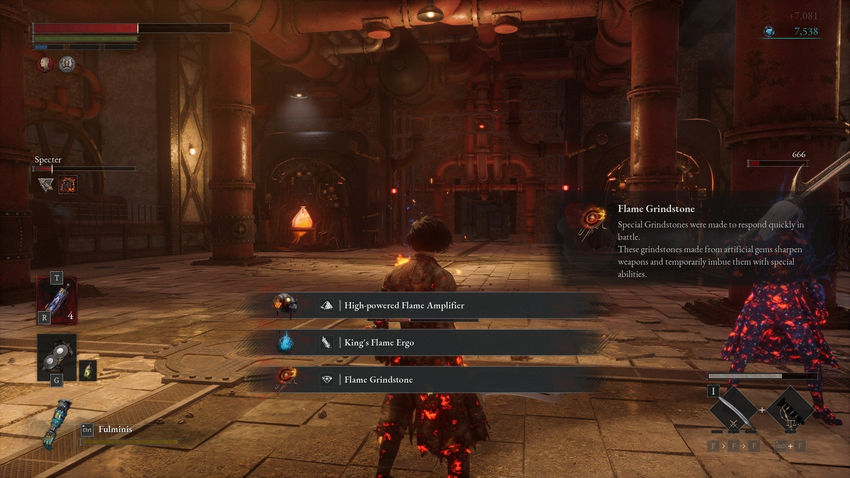Select the upper belt slot holding the blue vial
This screenshot has width=850, height=478.
pyautogui.click(x=55, y=300)
